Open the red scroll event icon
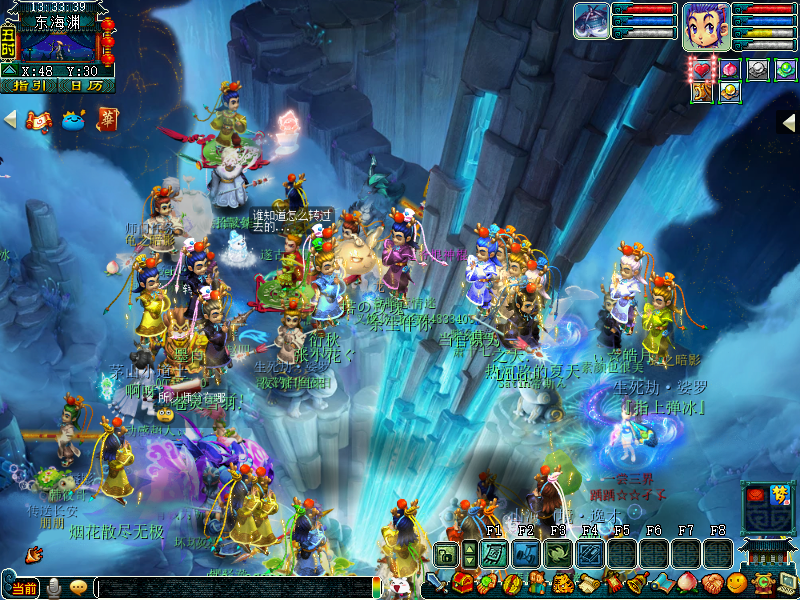This screenshot has height=600, width=800. 40,121
